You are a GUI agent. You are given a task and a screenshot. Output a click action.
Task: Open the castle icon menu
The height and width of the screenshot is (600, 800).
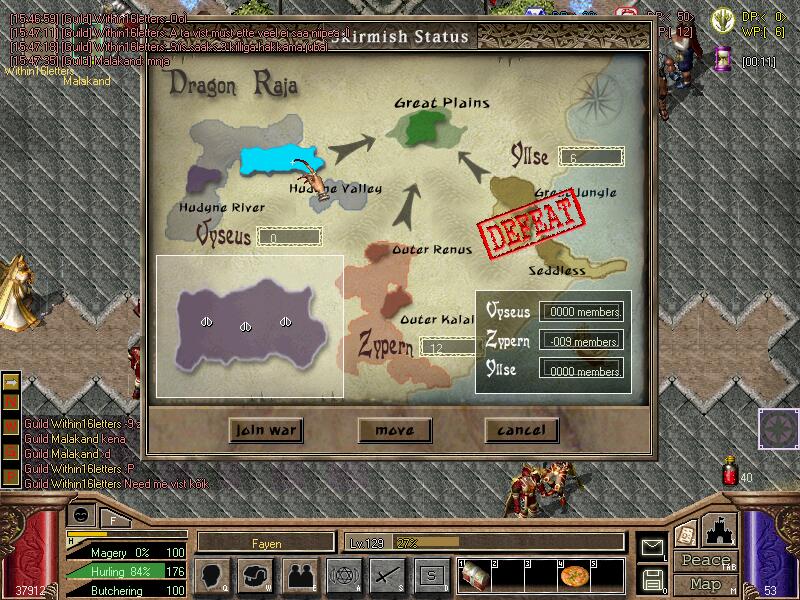pyautogui.click(x=720, y=530)
